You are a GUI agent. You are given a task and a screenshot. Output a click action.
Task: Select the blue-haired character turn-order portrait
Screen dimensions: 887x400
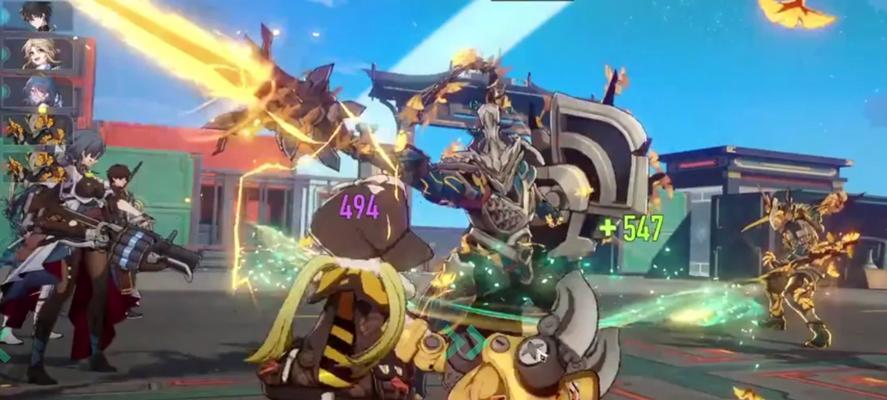pyautogui.click(x=38, y=91)
